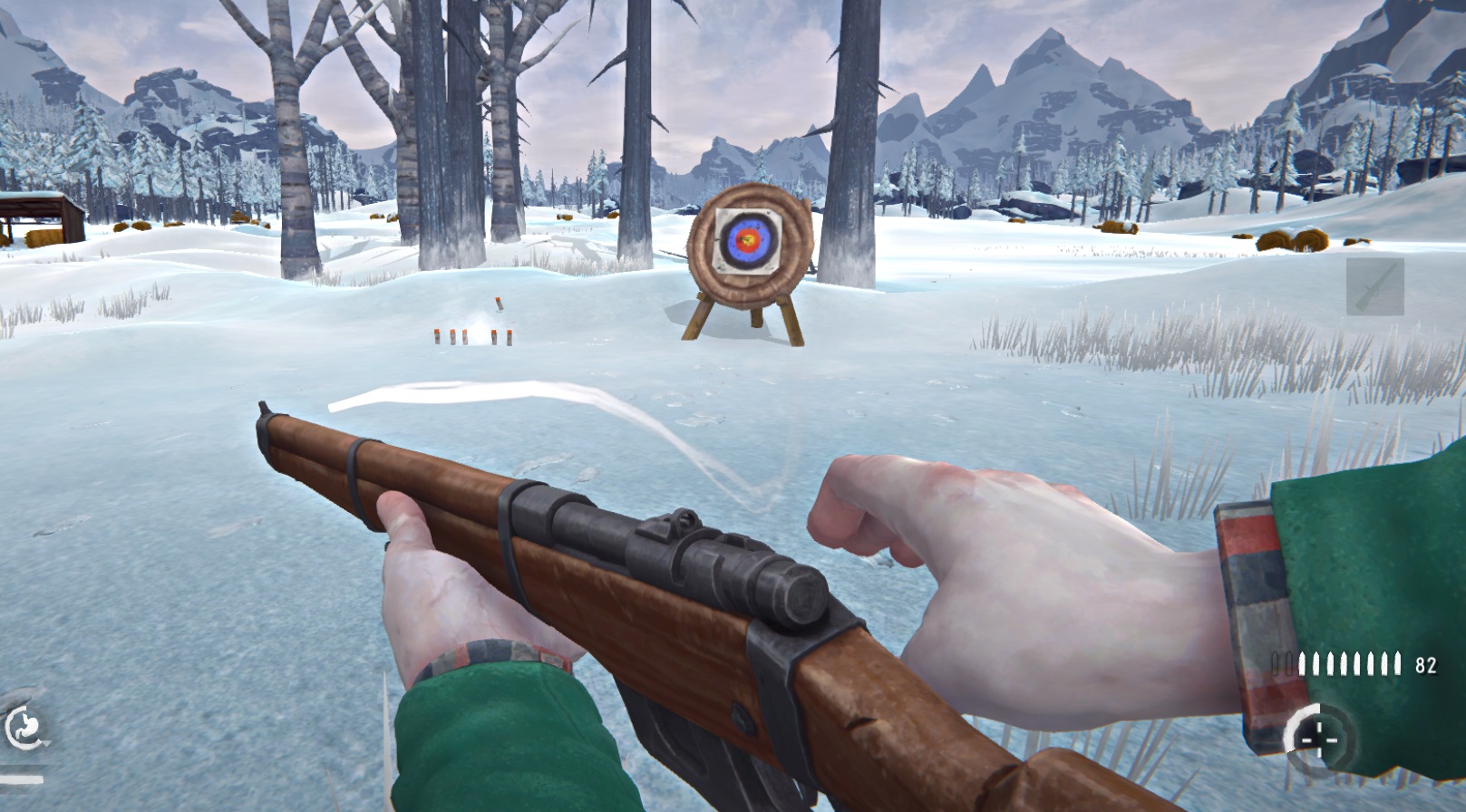Open the ammo counter details panel
This screenshot has height=812, width=1466.
tap(1426, 663)
